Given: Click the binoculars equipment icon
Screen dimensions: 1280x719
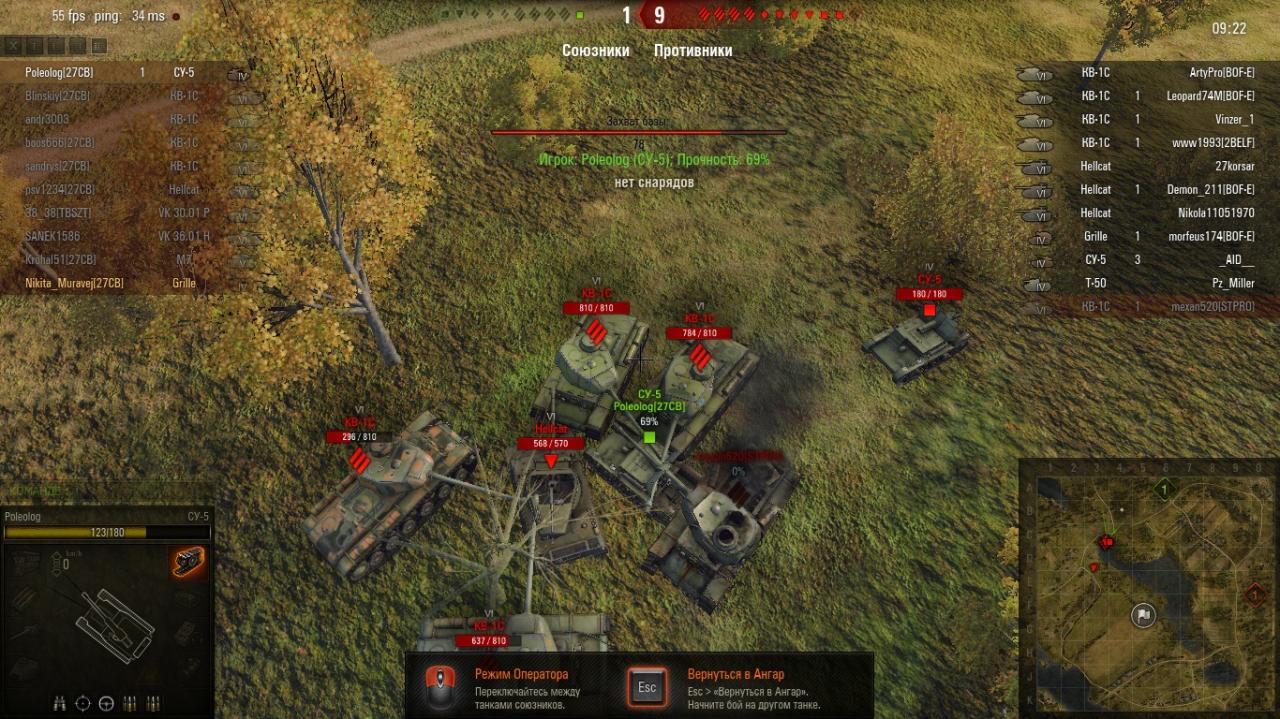Looking at the screenshot, I should point(60,702).
